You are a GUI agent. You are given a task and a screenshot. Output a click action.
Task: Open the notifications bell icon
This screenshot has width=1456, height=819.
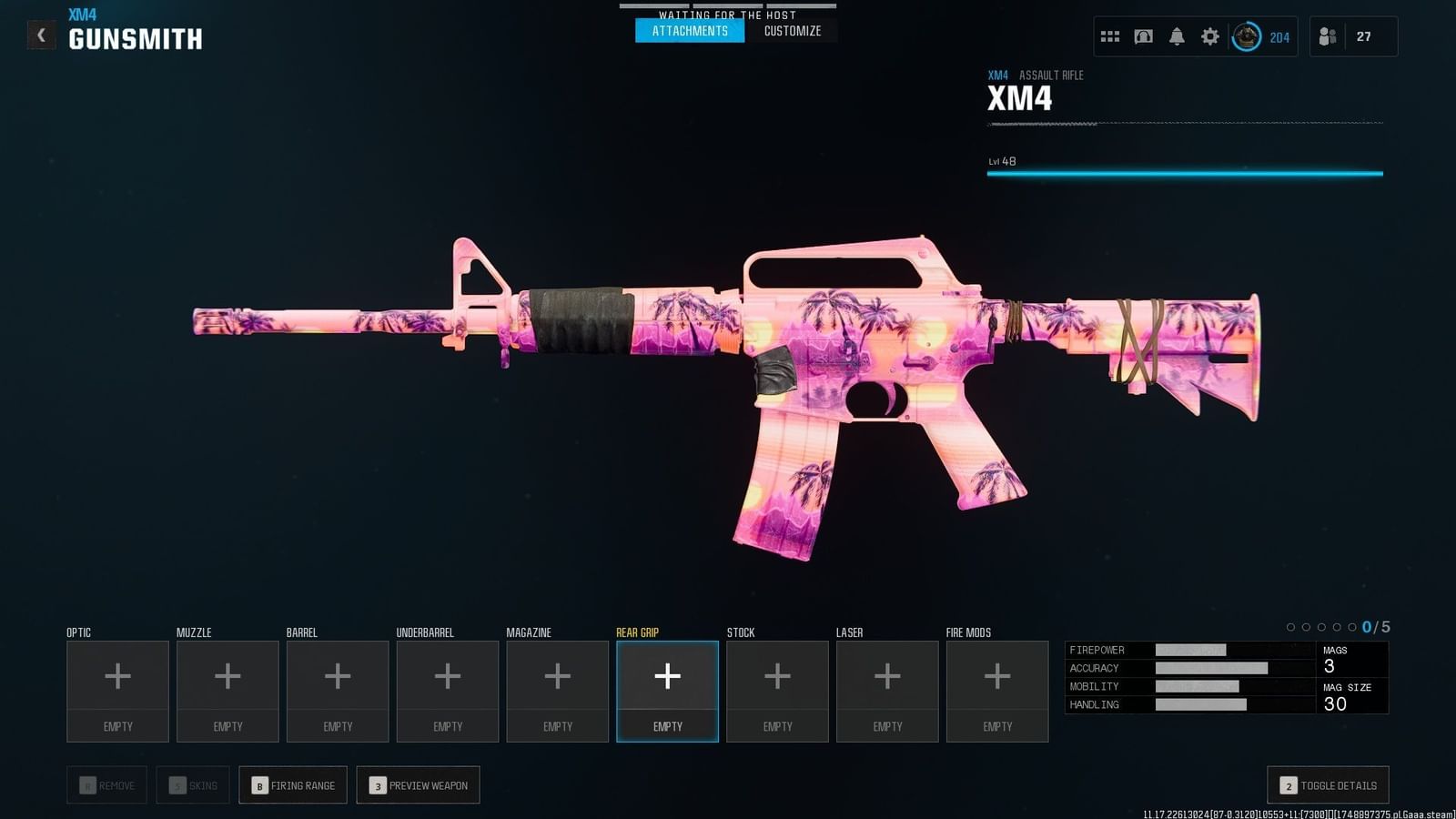tap(1177, 35)
